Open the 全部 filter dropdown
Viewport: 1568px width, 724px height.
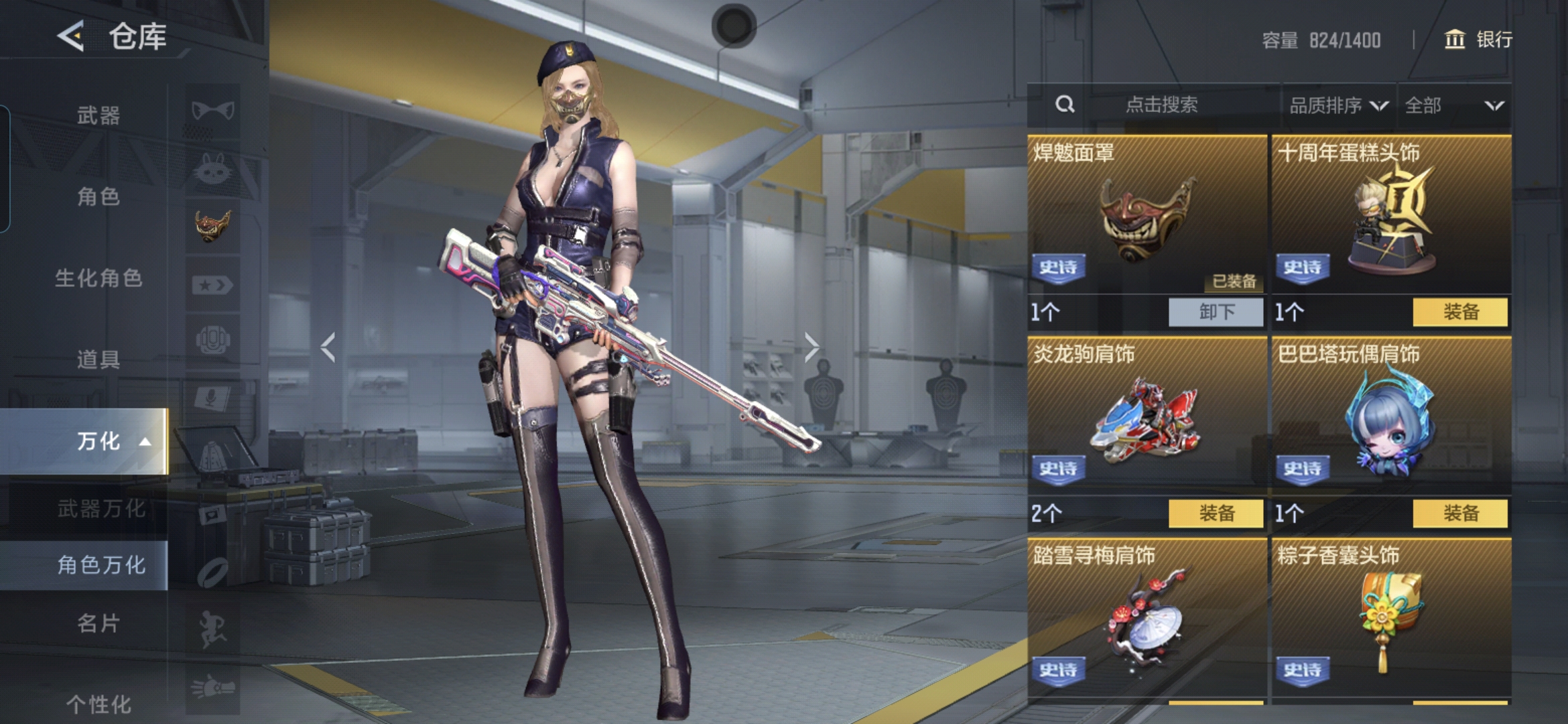tap(1453, 105)
